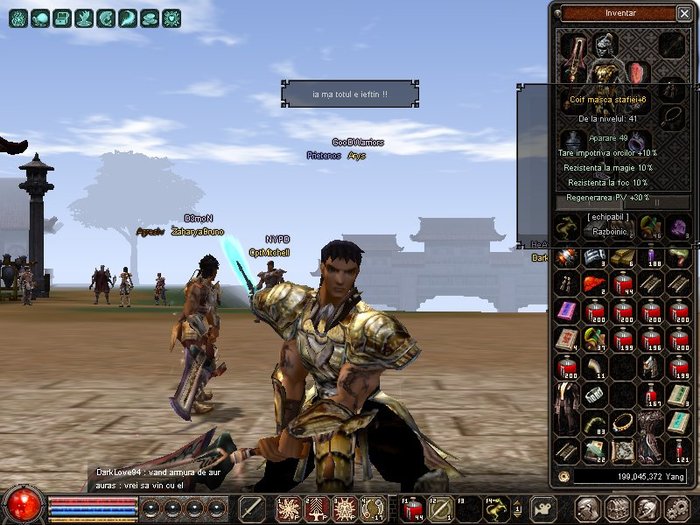Select the red potion stack of 121

click(678, 450)
